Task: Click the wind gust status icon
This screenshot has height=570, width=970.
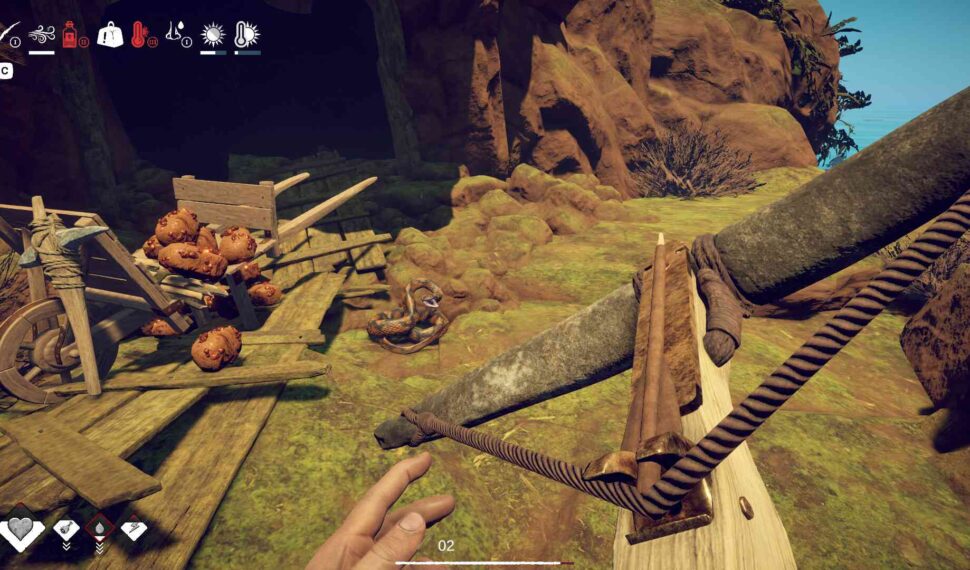Action: tap(41, 35)
